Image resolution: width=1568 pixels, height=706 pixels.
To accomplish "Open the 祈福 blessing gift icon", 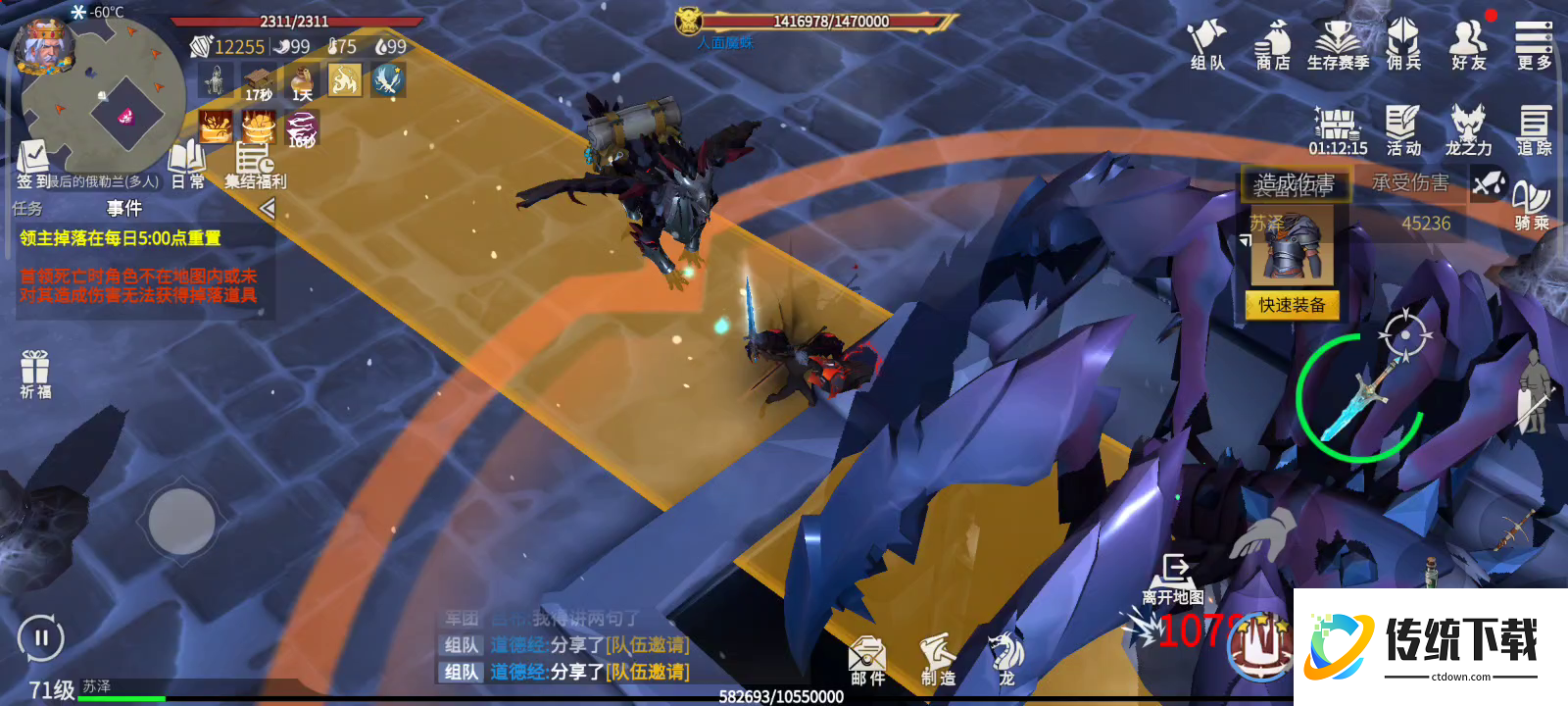I will [x=35, y=375].
